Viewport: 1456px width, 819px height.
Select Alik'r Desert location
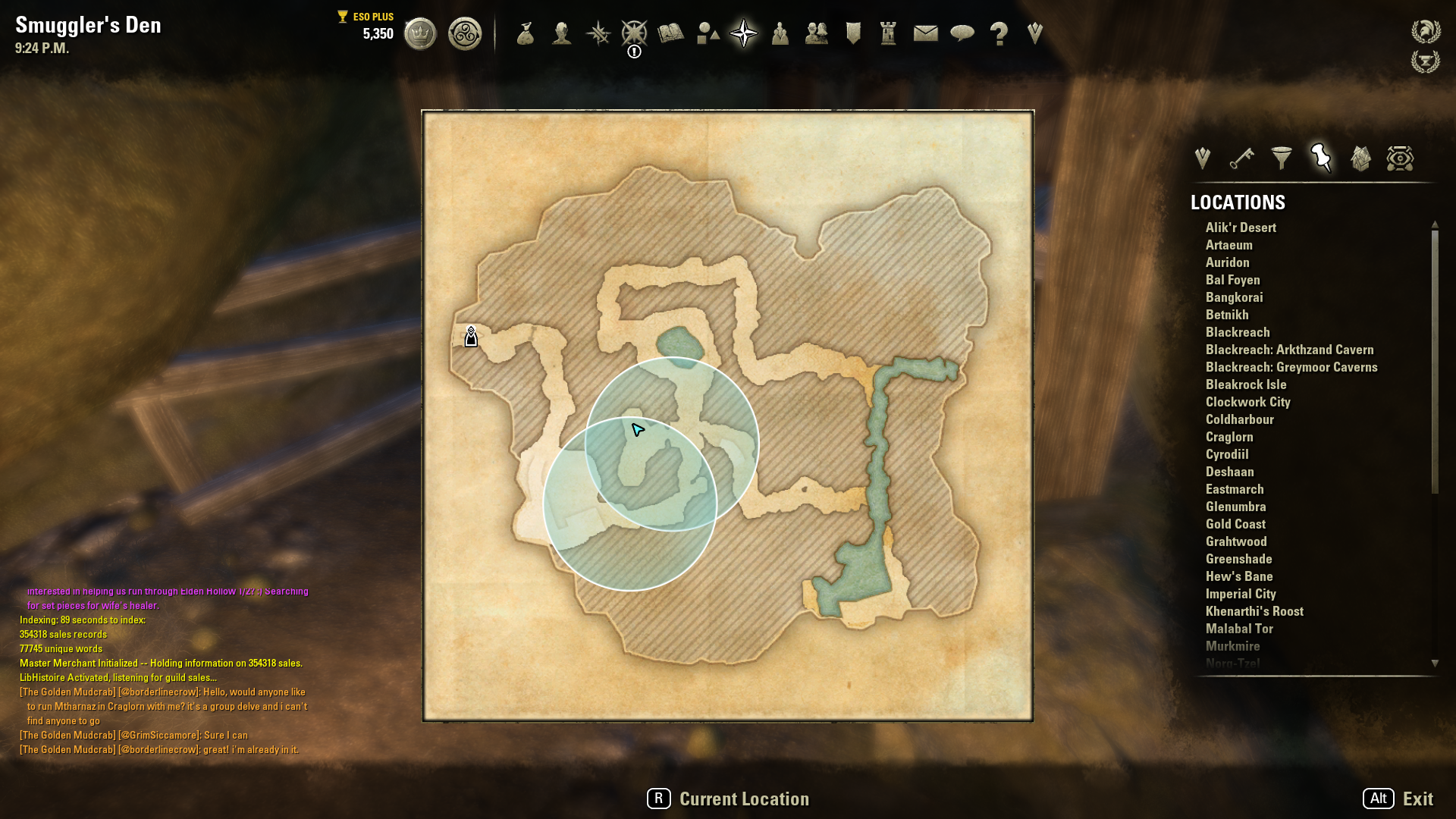coord(1241,227)
